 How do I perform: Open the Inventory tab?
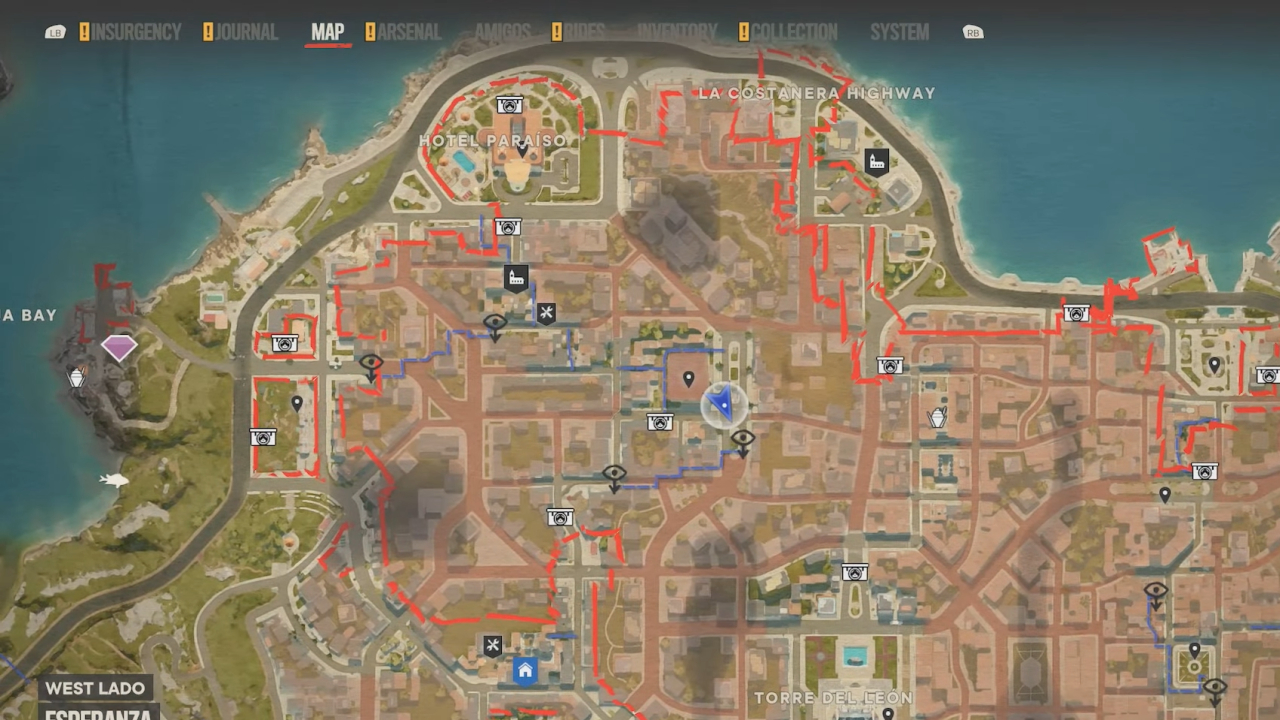676,31
